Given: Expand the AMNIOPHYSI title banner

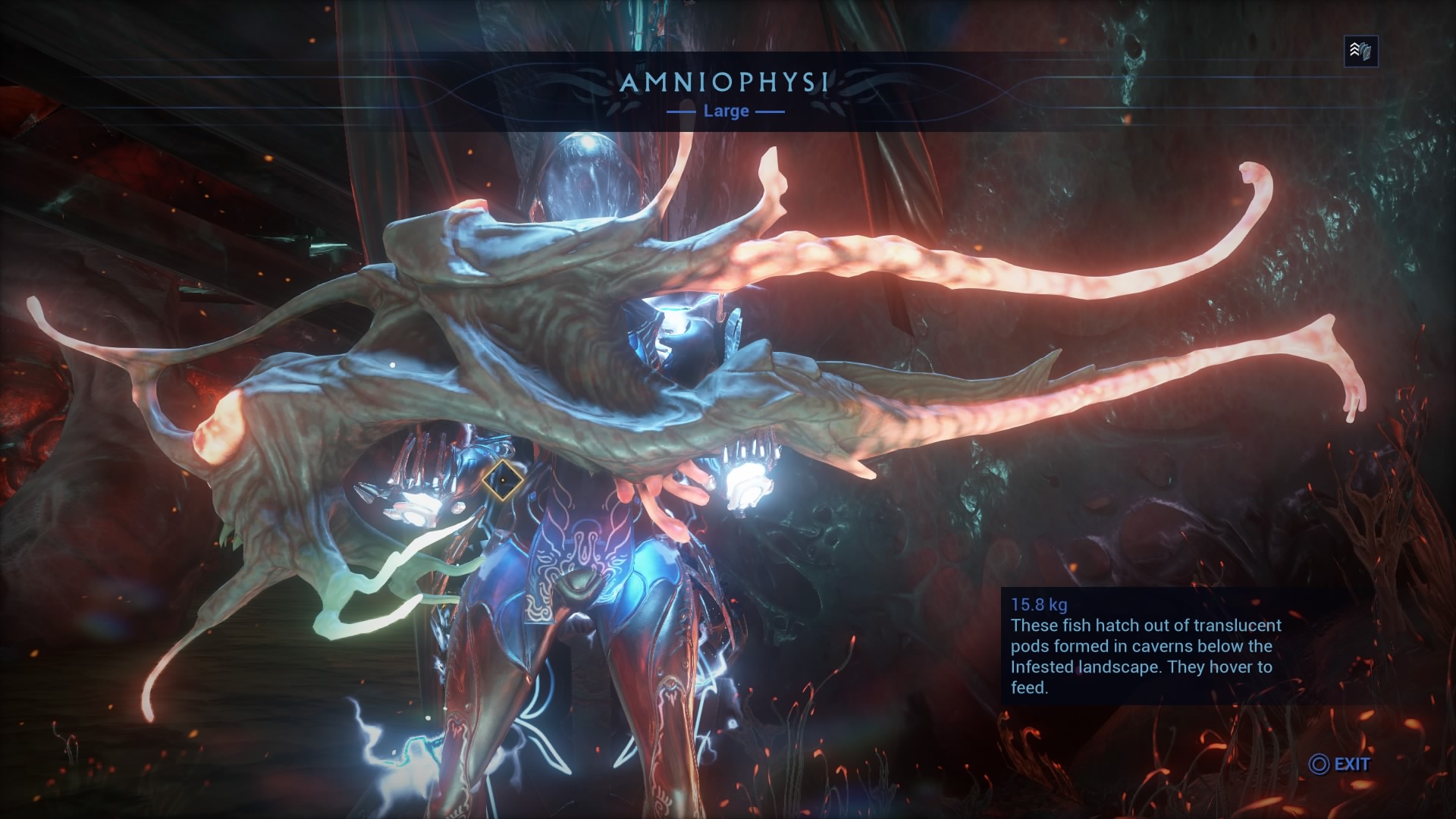Looking at the screenshot, I should click(x=726, y=84).
